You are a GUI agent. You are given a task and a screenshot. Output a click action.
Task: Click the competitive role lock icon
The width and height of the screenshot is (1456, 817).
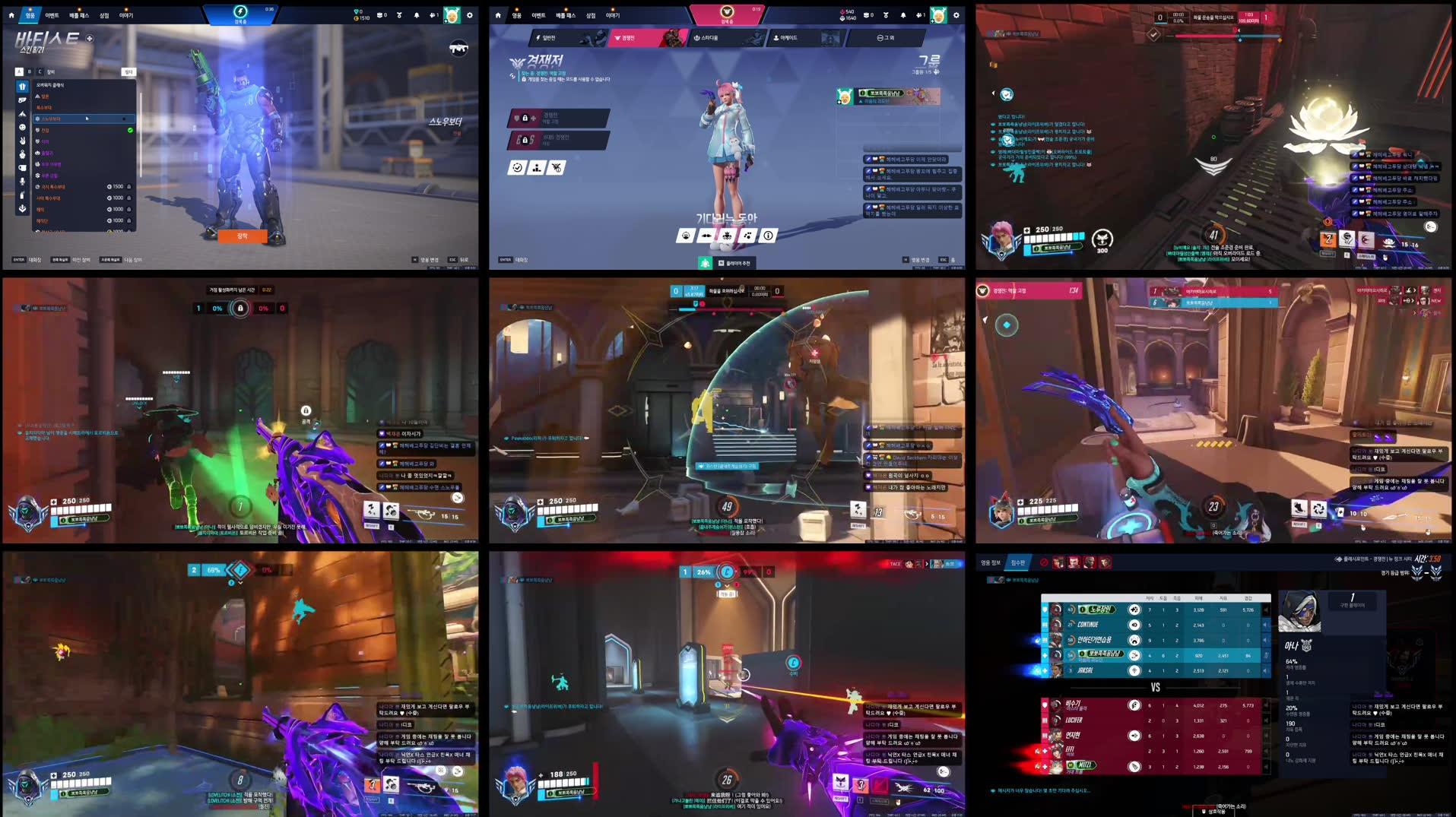[x=525, y=118]
